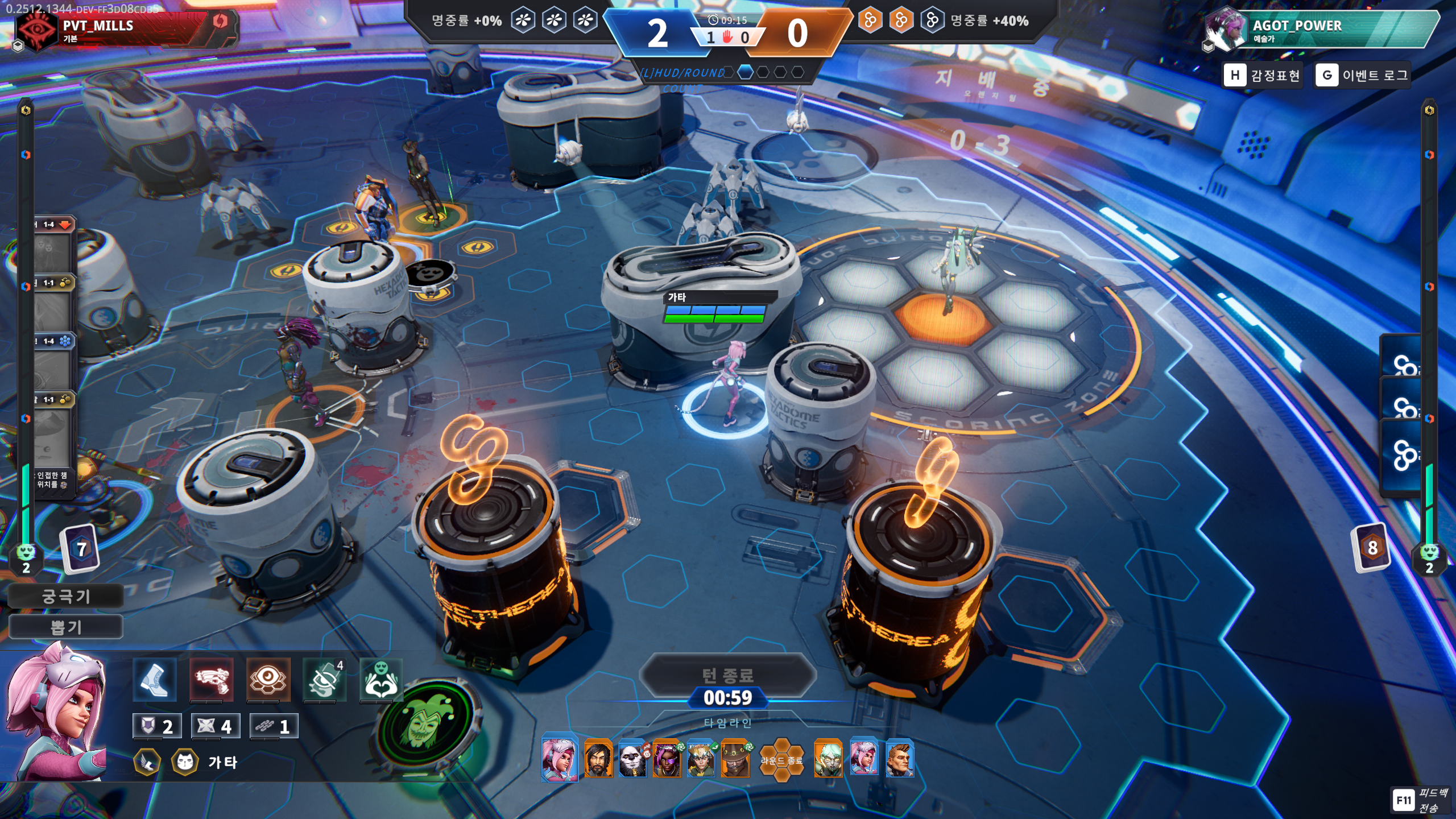Activate the crossed-out eye ability
The width and height of the screenshot is (1456, 819).
point(324,680)
